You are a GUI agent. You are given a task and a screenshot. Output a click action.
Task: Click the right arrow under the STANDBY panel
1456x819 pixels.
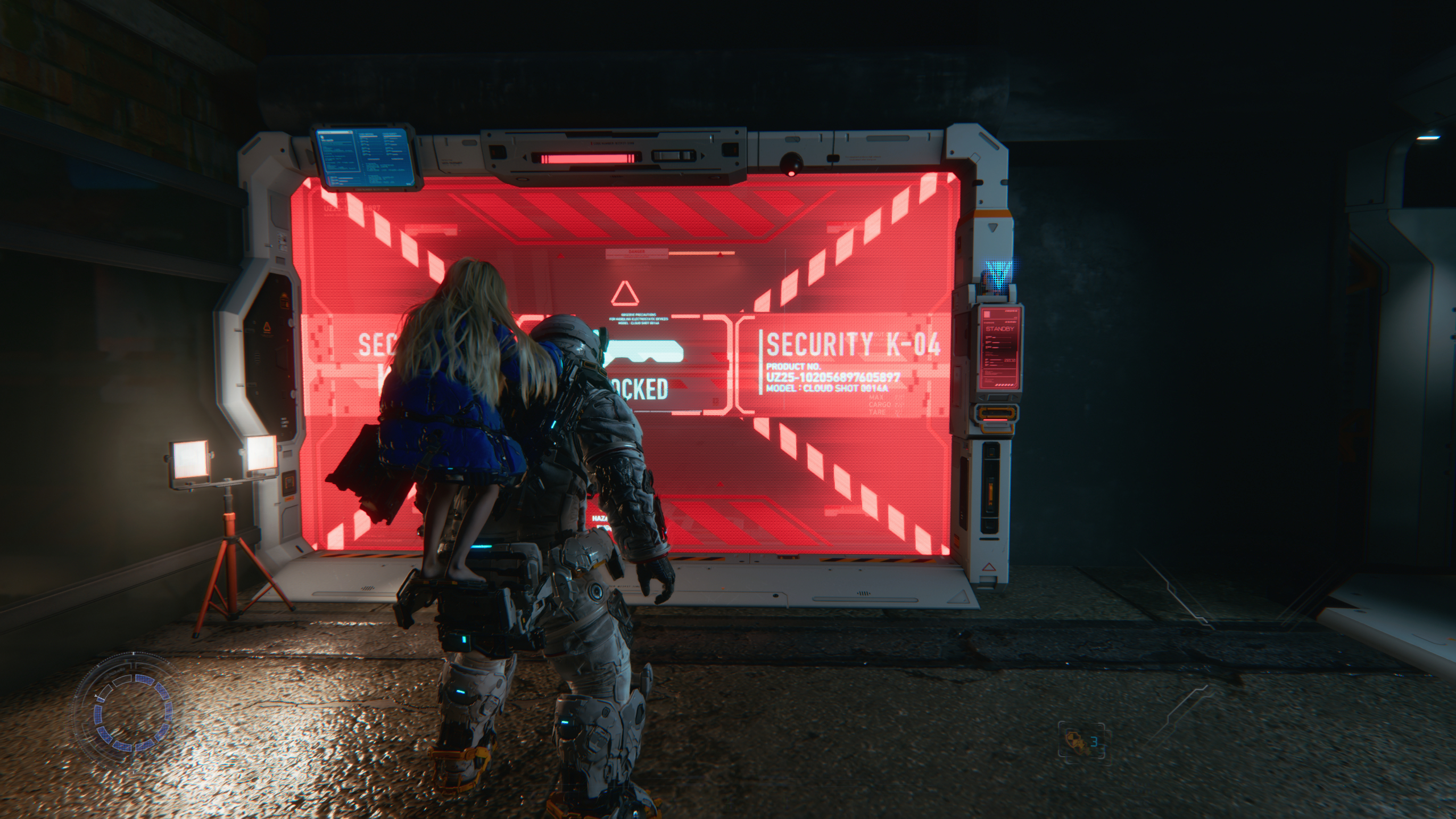(x=1014, y=398)
